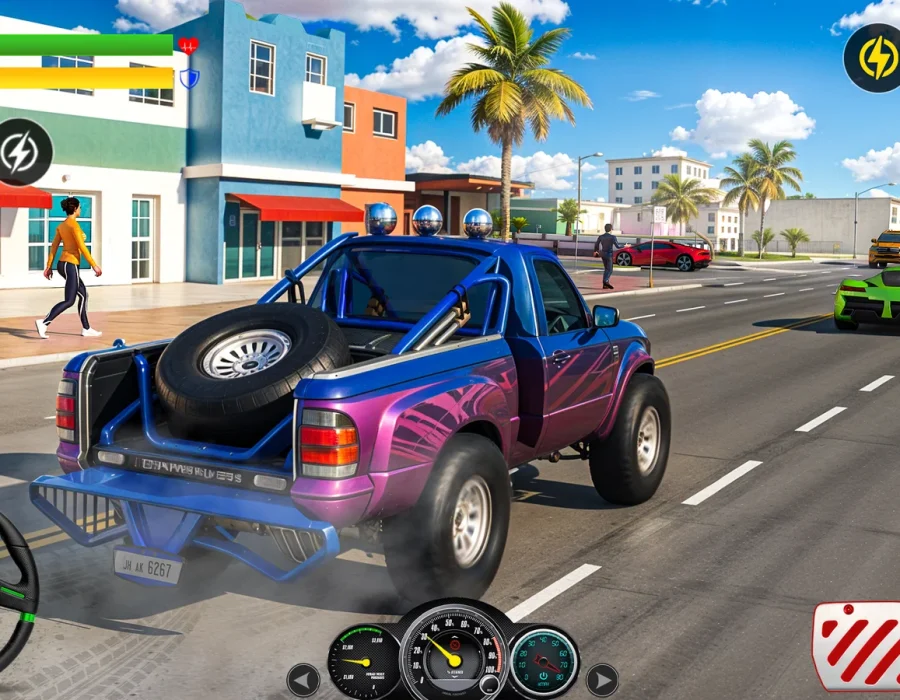Click the left arrow beside the gauges
Image resolution: width=900 pixels, height=700 pixels.
click(303, 680)
